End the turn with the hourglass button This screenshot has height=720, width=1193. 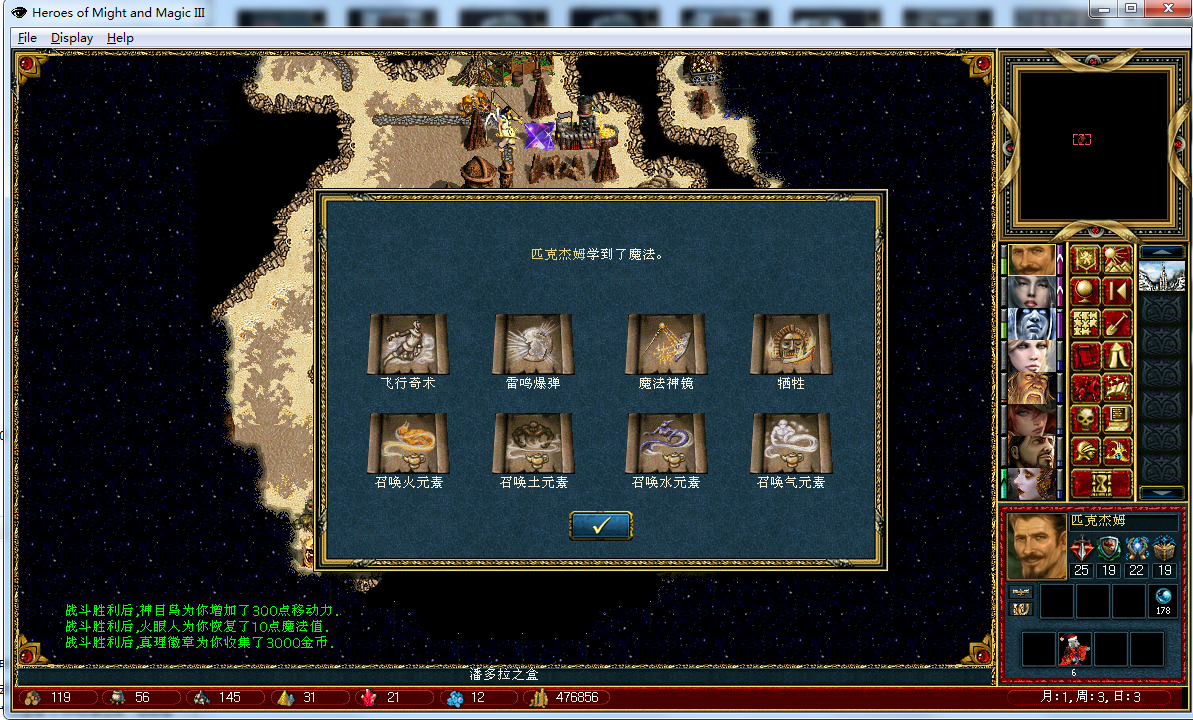1101,484
